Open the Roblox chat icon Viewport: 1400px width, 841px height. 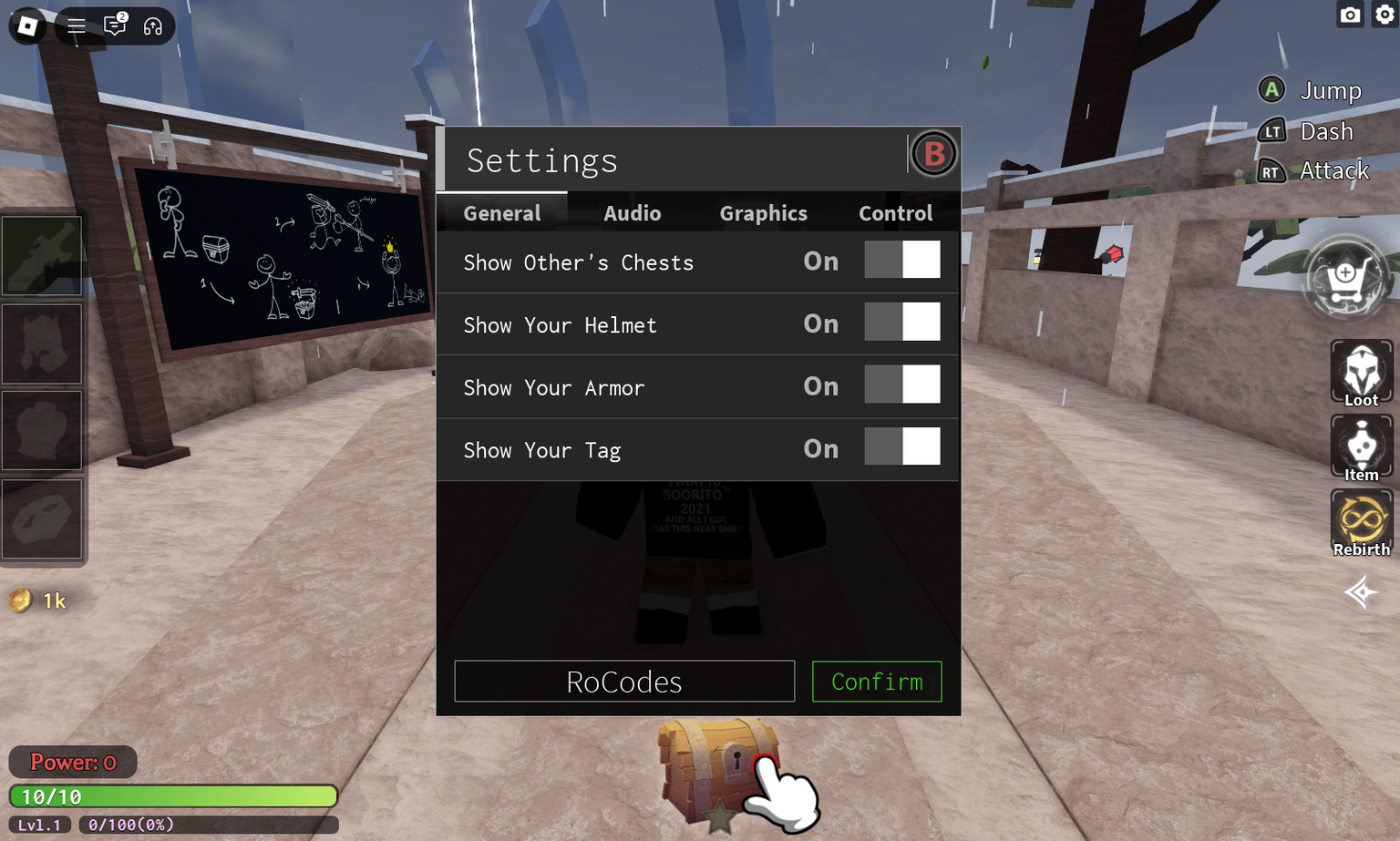115,26
